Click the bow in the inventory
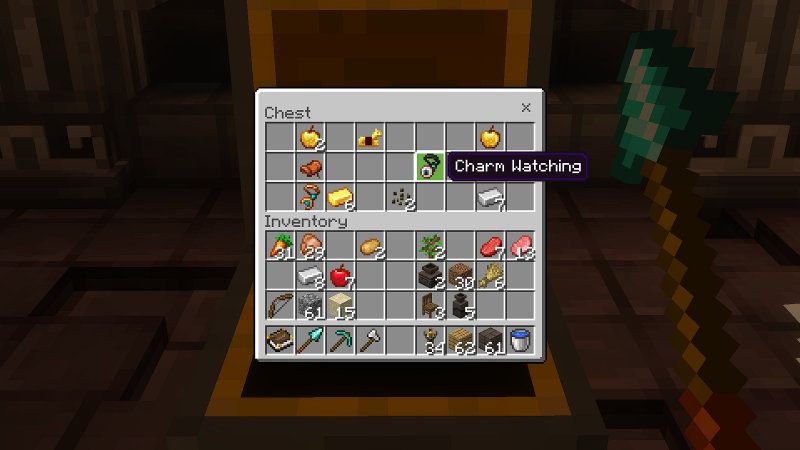The image size is (800, 450). pos(280,305)
